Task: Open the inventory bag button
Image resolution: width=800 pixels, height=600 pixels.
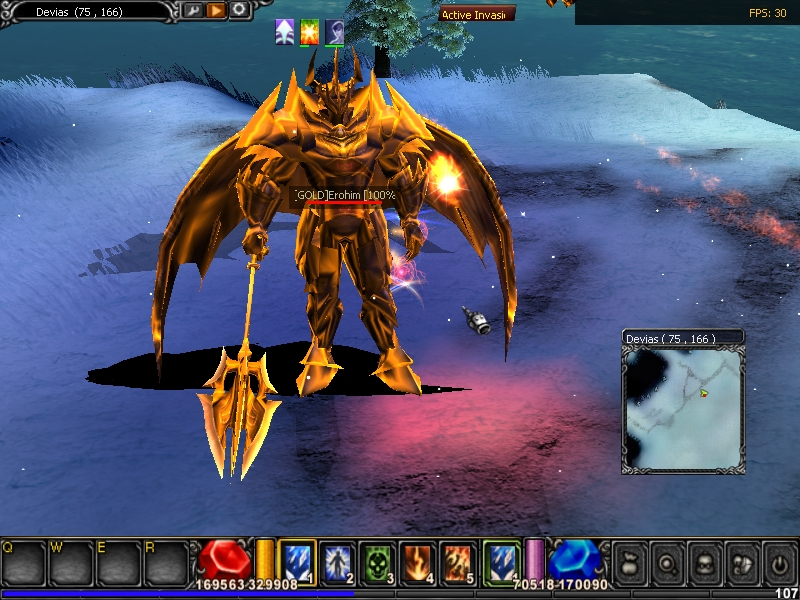Action: pos(630,561)
